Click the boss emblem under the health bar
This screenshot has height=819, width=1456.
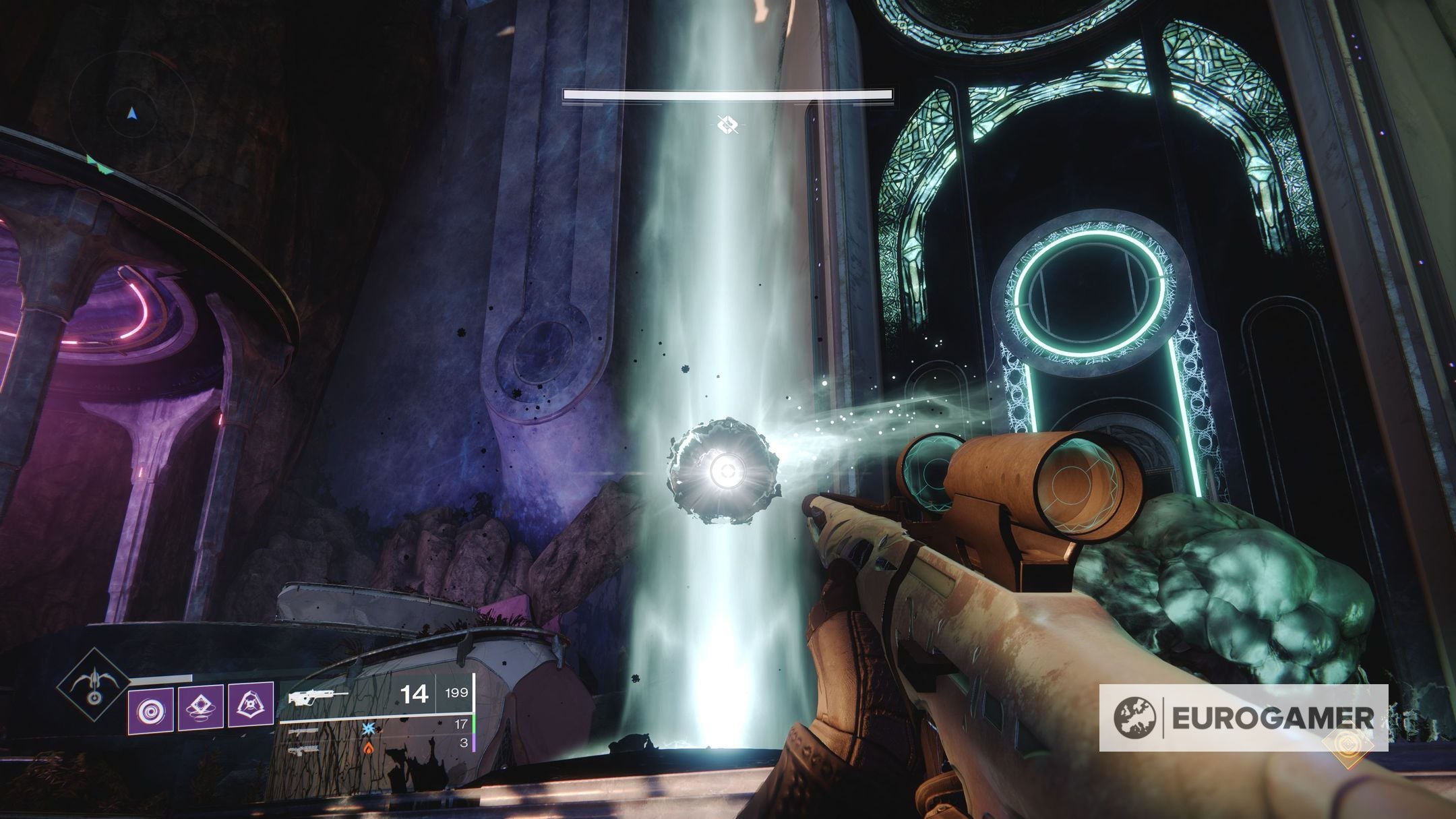coord(727,125)
